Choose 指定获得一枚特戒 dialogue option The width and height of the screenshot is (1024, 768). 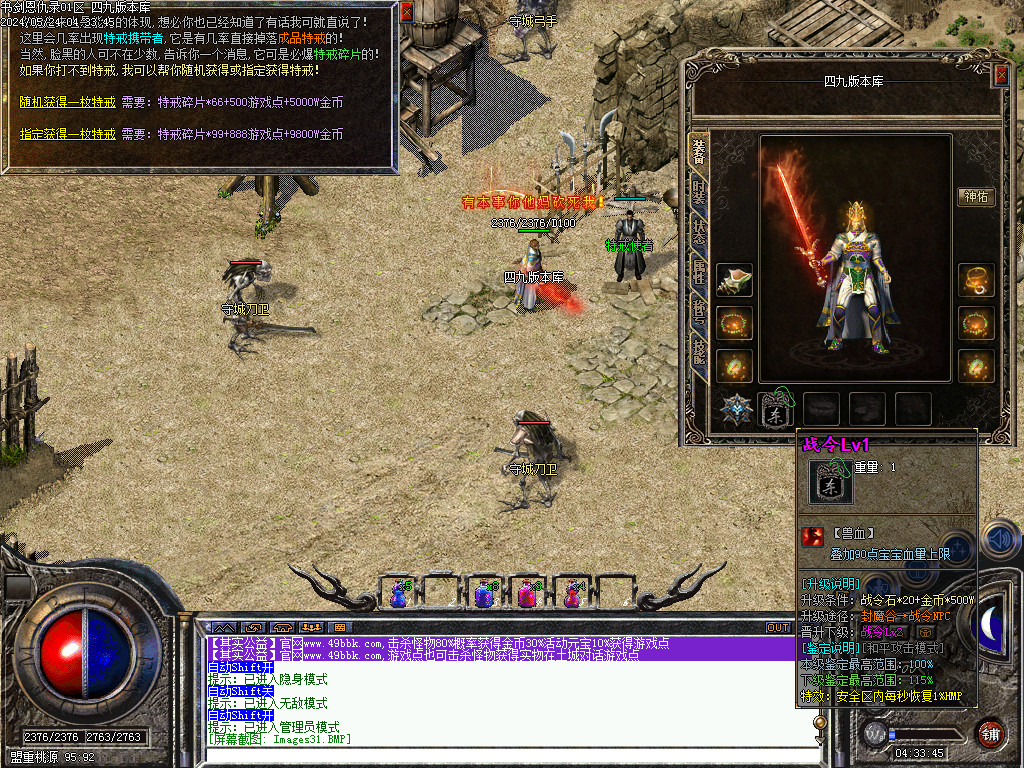(x=68, y=134)
